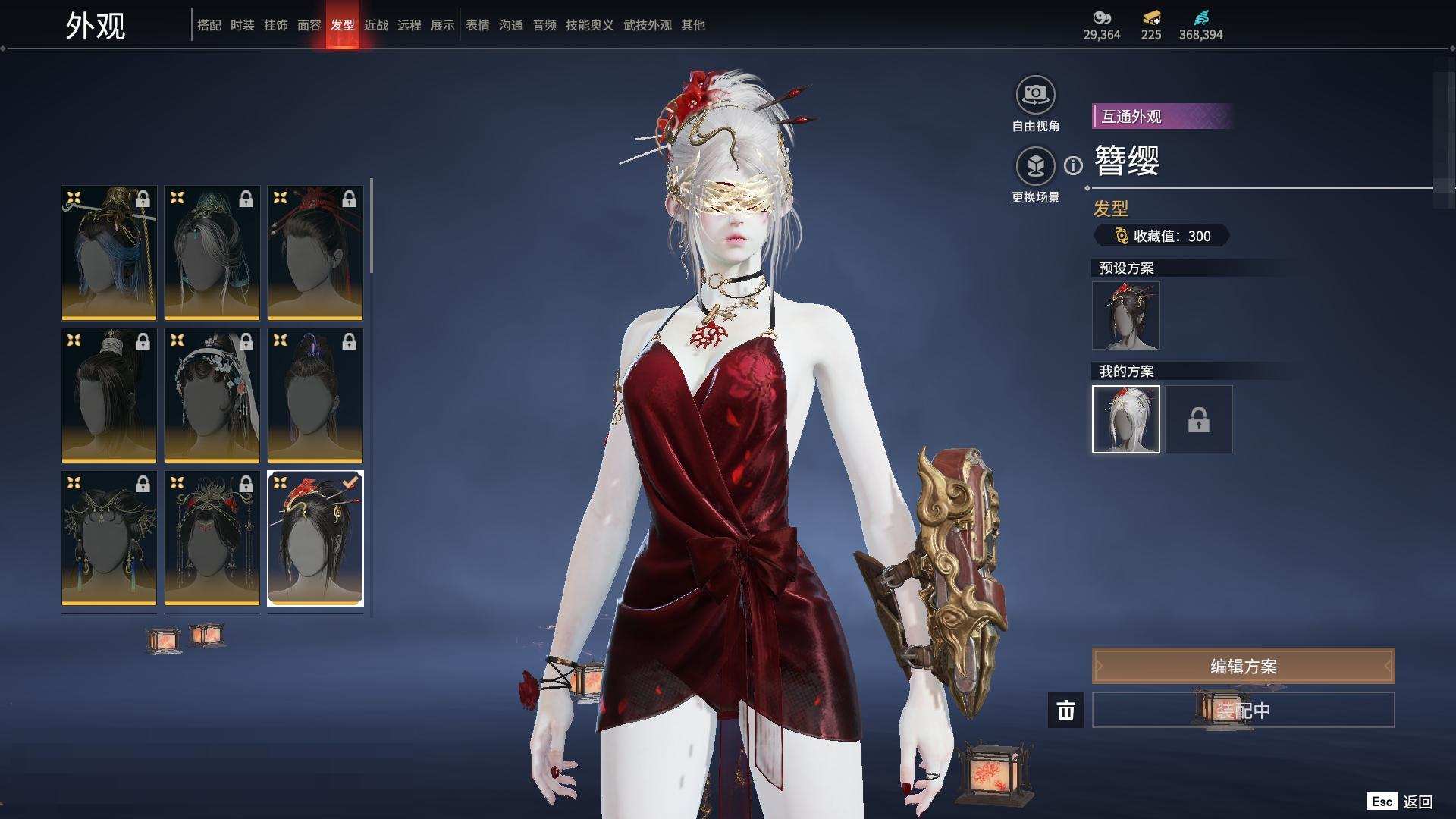The image size is (1456, 819).
Task: Choose the 技能奥义 tab
Action: coord(589,25)
